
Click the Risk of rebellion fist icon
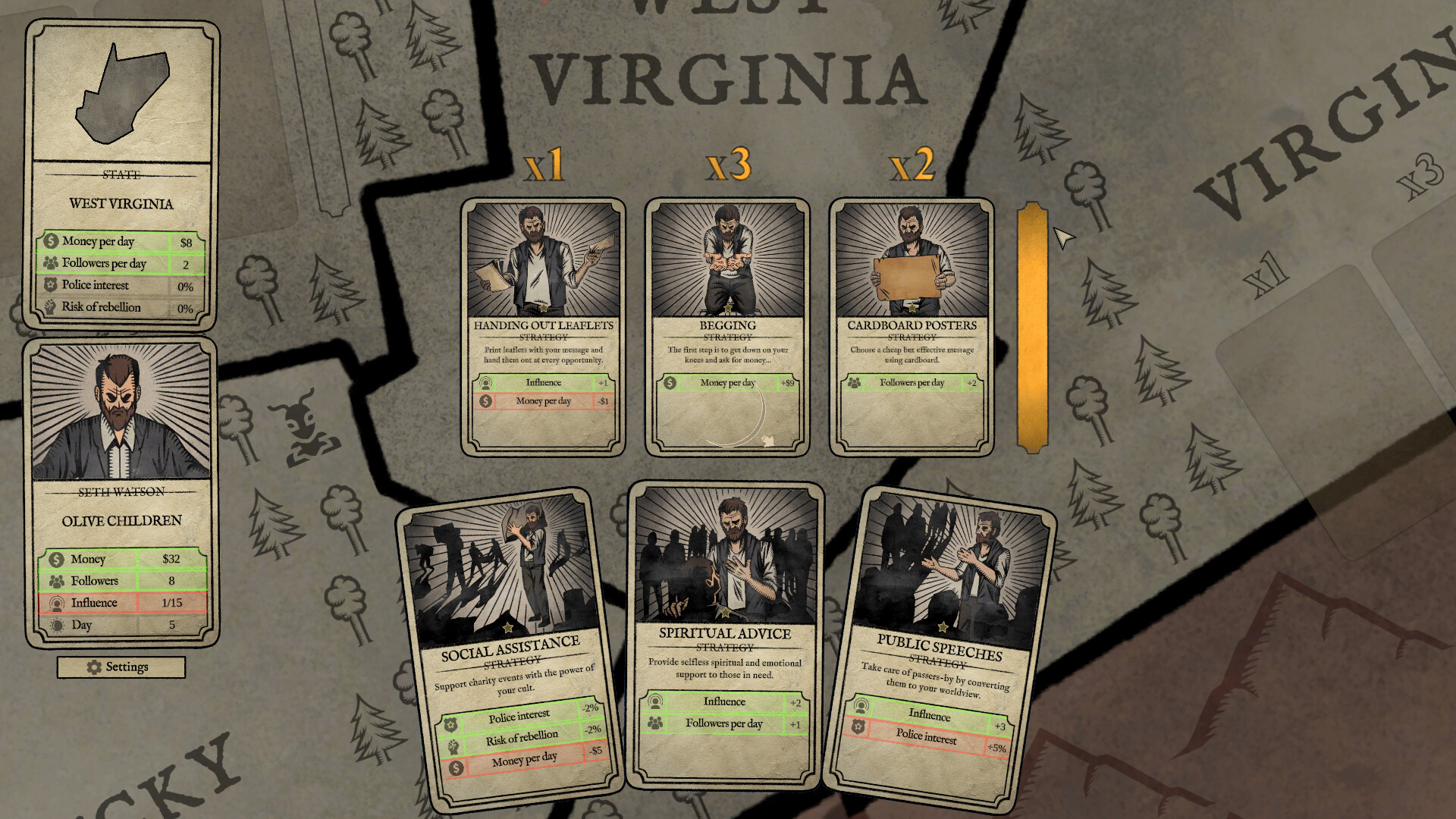52,307
